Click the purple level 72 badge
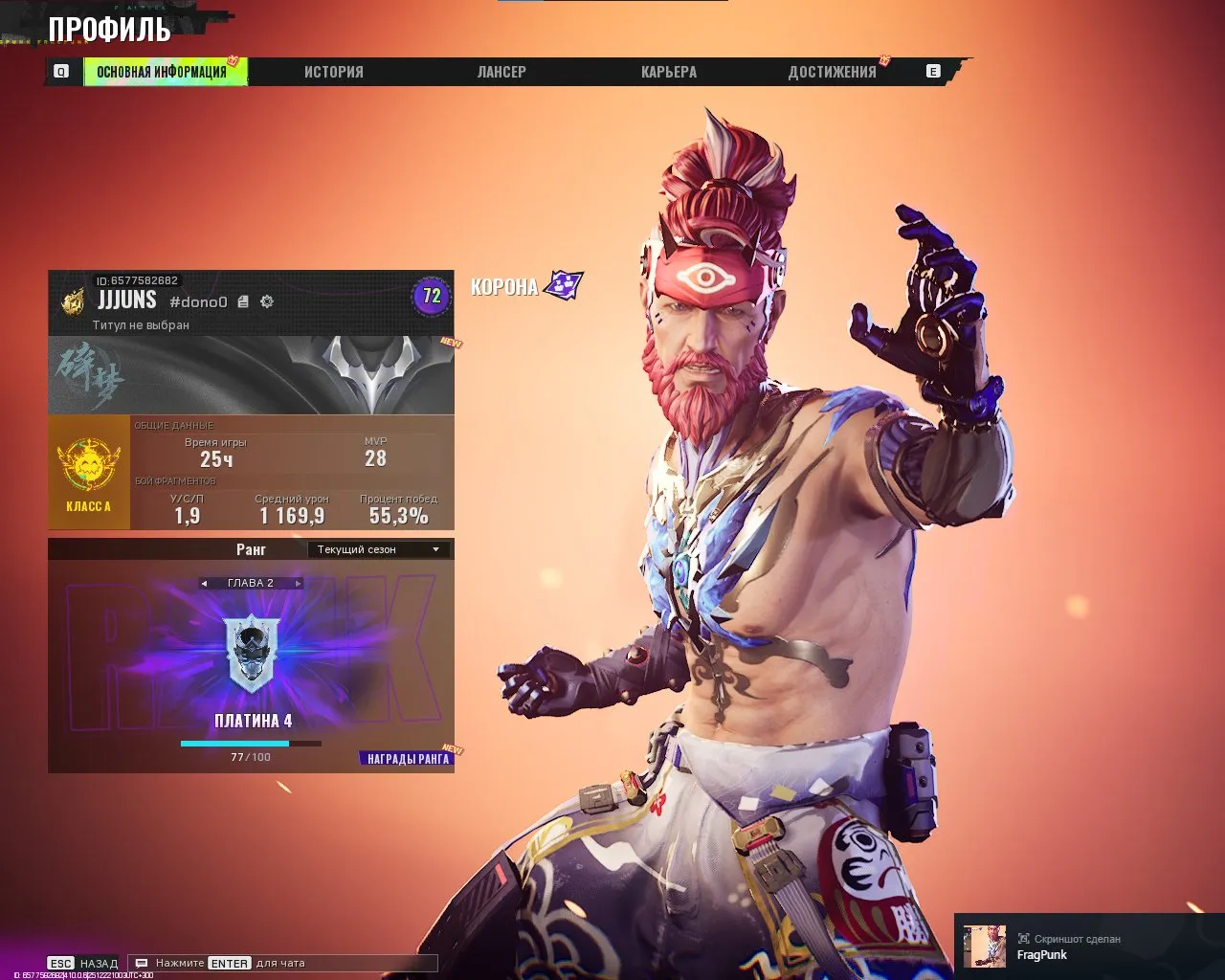Viewport: 1225px width, 980px height. click(x=432, y=296)
